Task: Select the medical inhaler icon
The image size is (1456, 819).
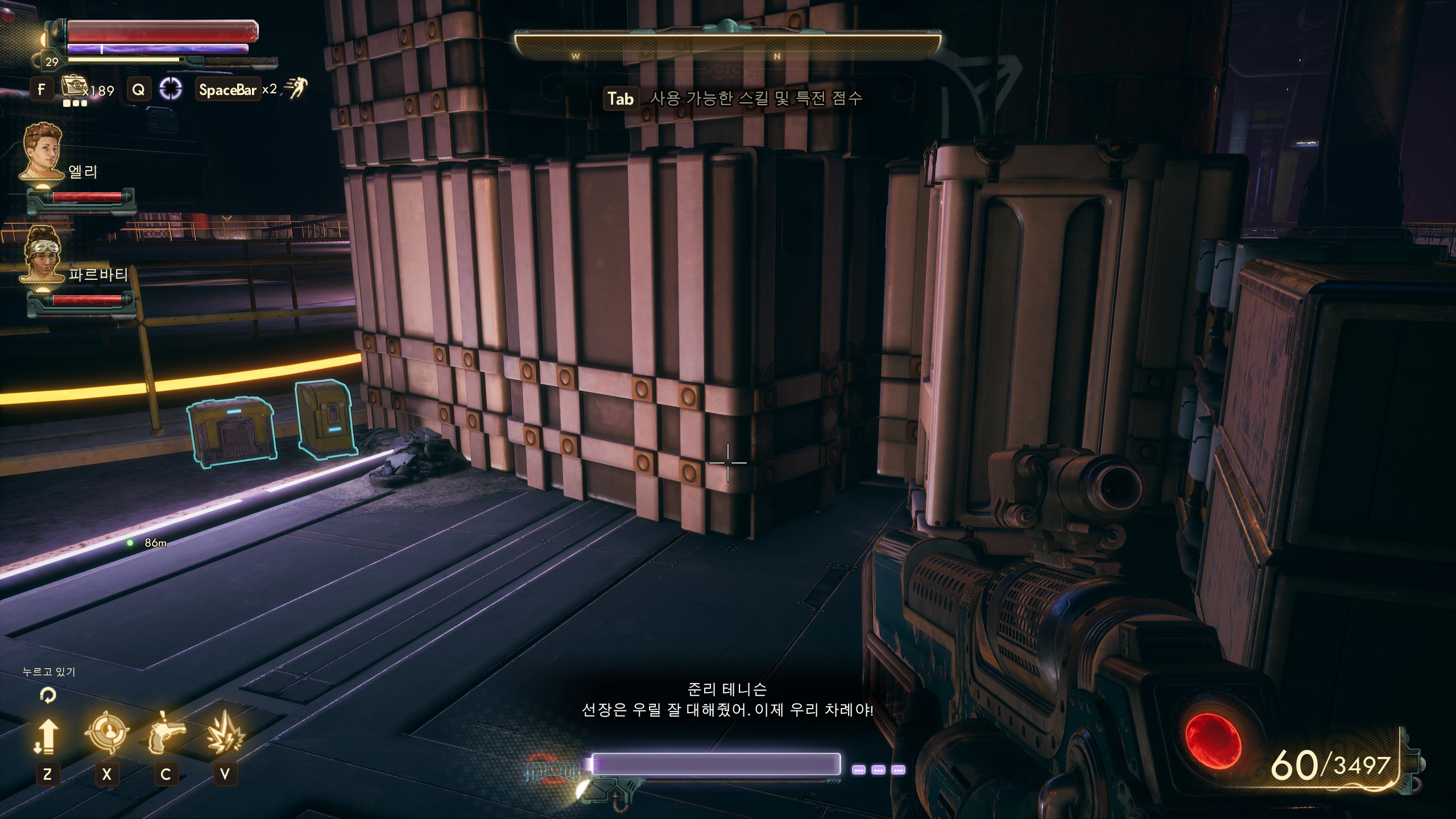Action: tap(73, 87)
